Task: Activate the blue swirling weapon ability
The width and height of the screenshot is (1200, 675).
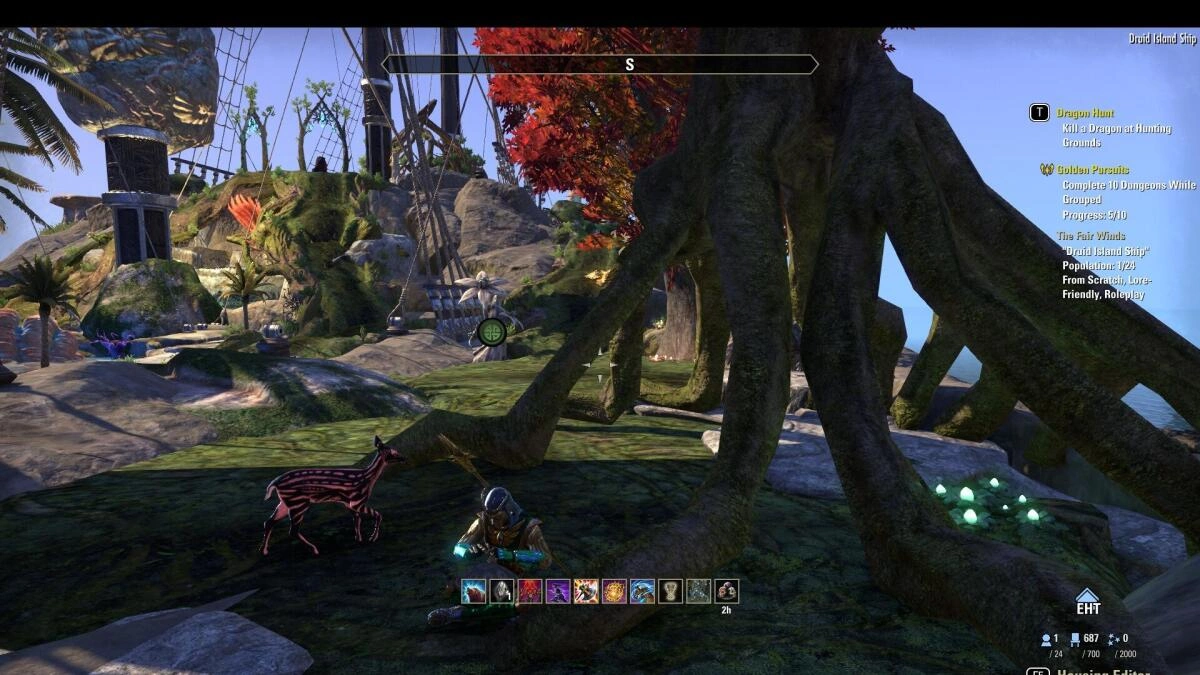Action: 642,591
